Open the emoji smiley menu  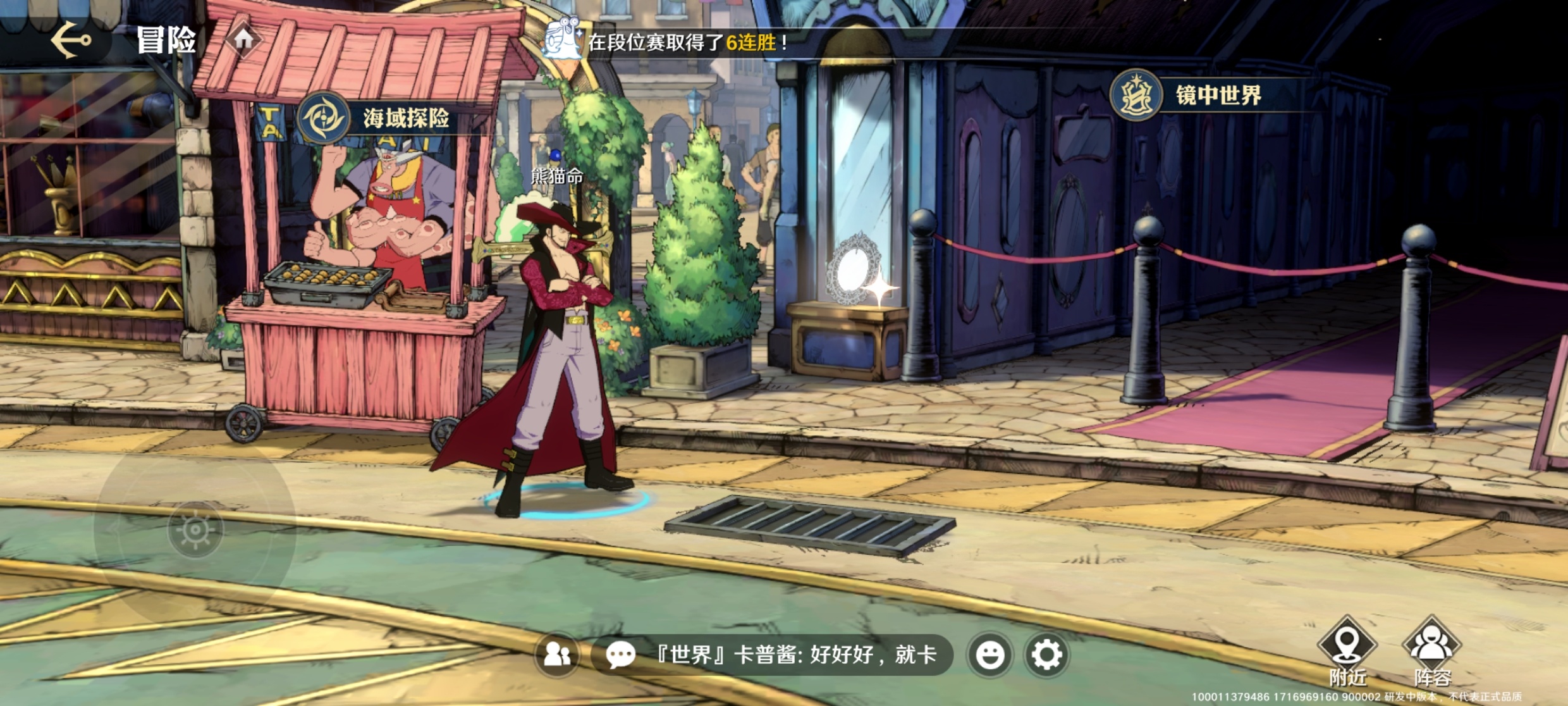click(x=989, y=655)
